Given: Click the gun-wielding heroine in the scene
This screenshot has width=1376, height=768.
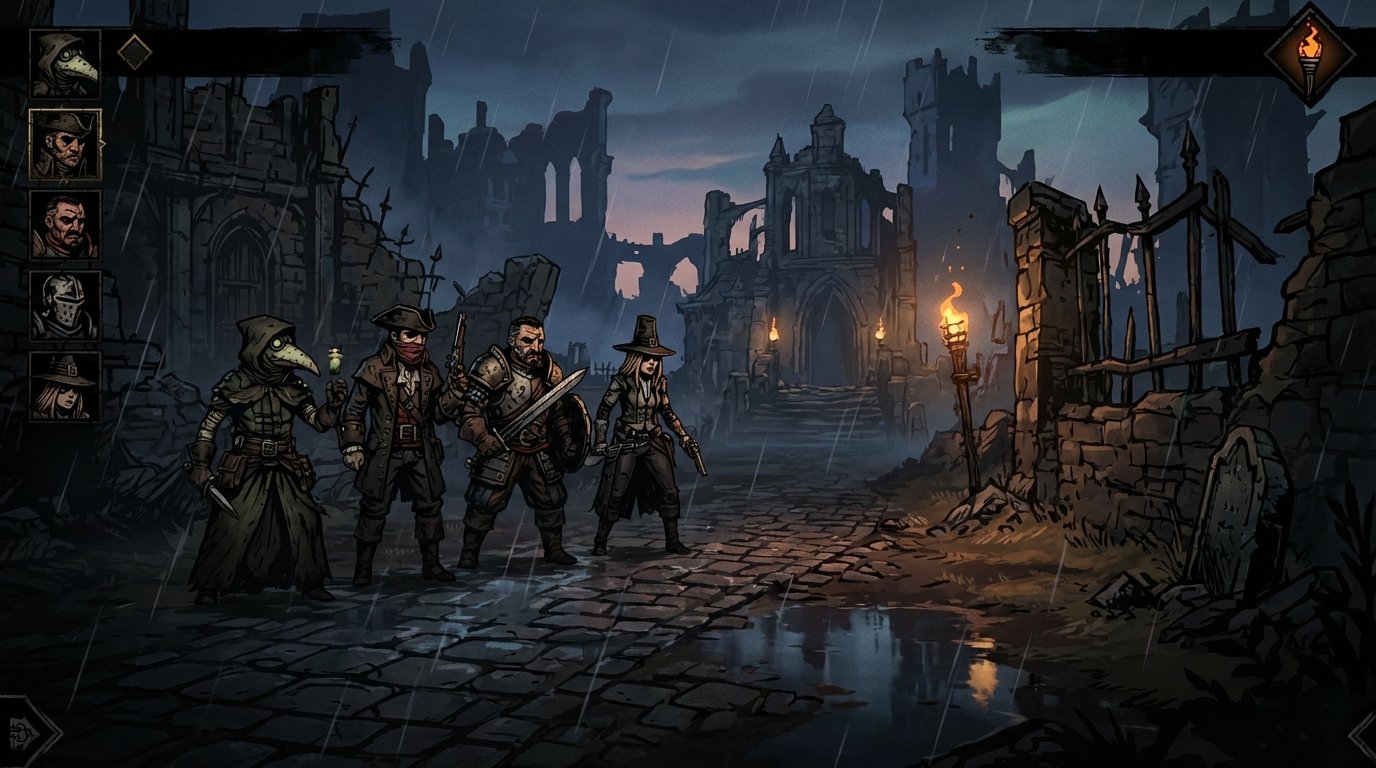Looking at the screenshot, I should 638,440.
